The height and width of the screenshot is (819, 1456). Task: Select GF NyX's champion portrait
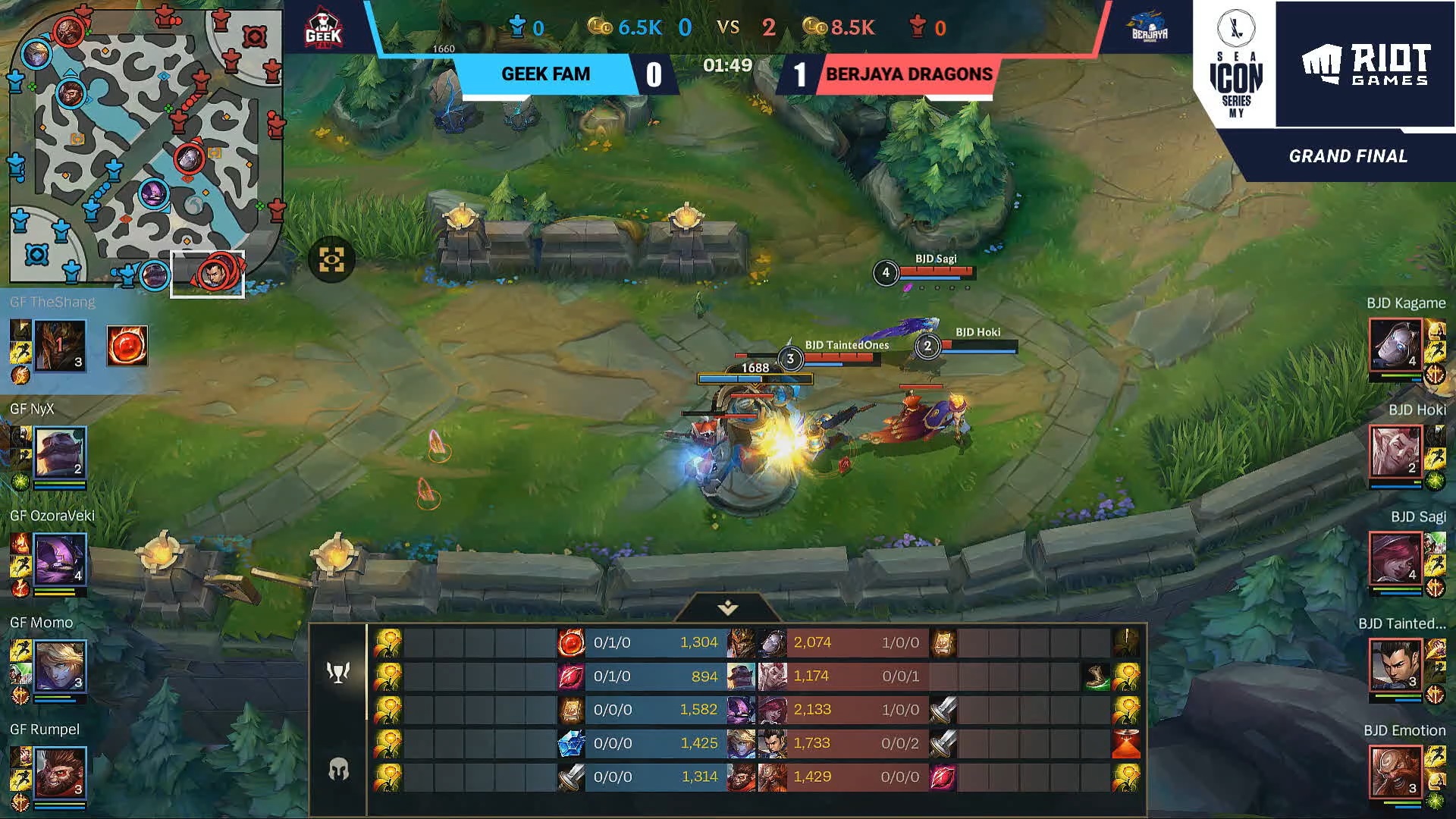[60, 453]
